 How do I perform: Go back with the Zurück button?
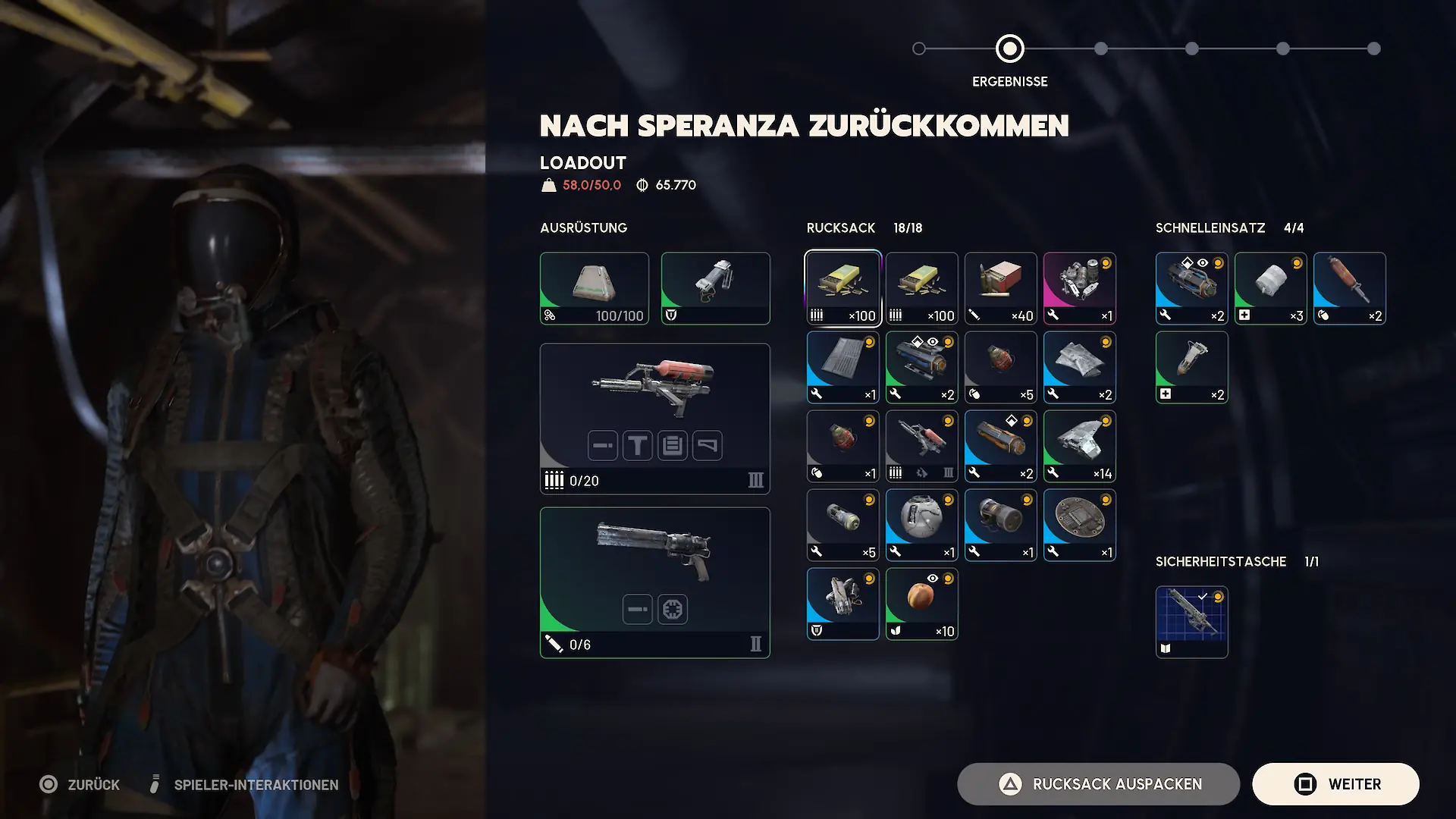[80, 784]
